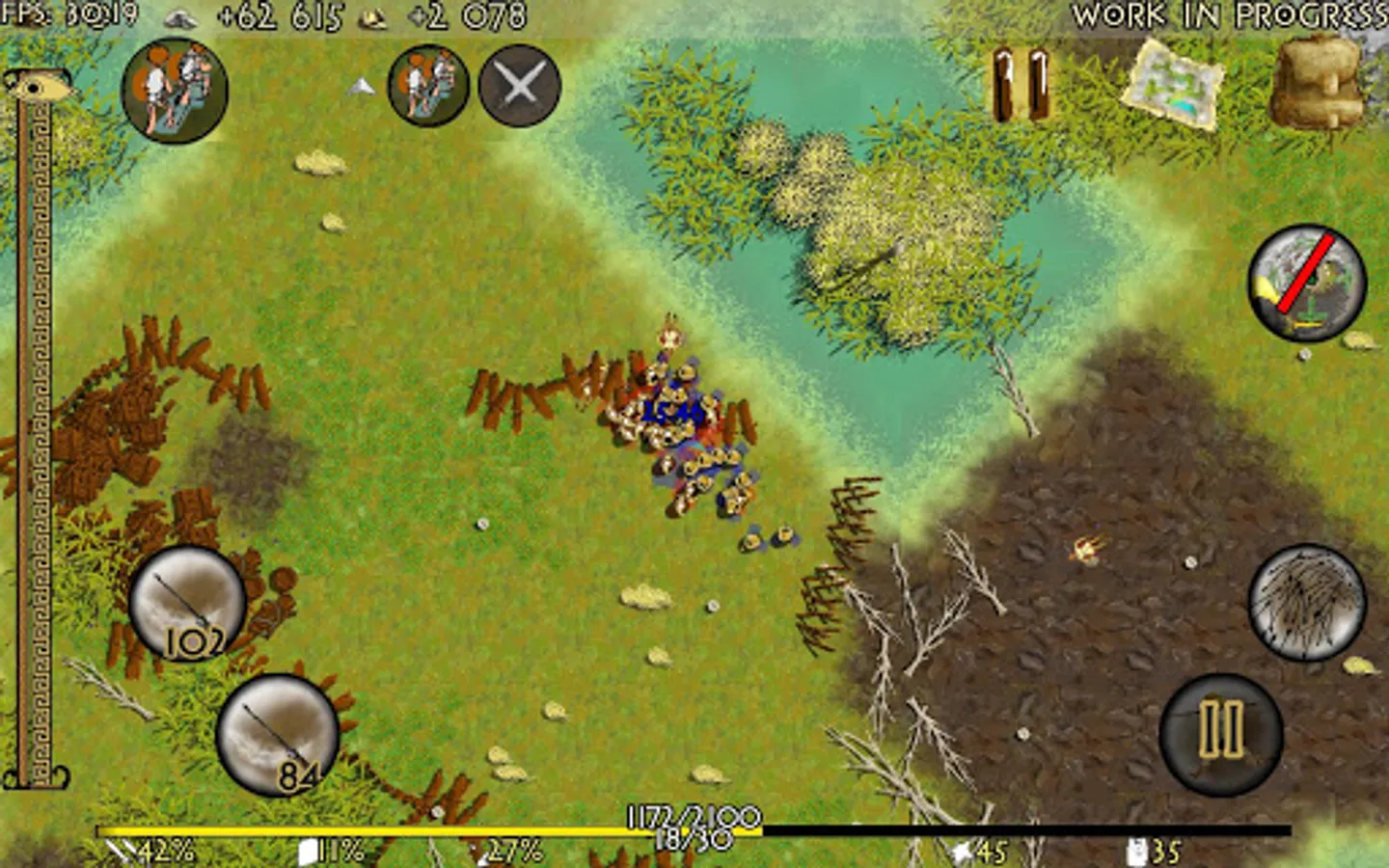Viewport: 1389px width, 868px height.
Task: Tap the red-slashed compass button
Action: pyautogui.click(x=1304, y=284)
